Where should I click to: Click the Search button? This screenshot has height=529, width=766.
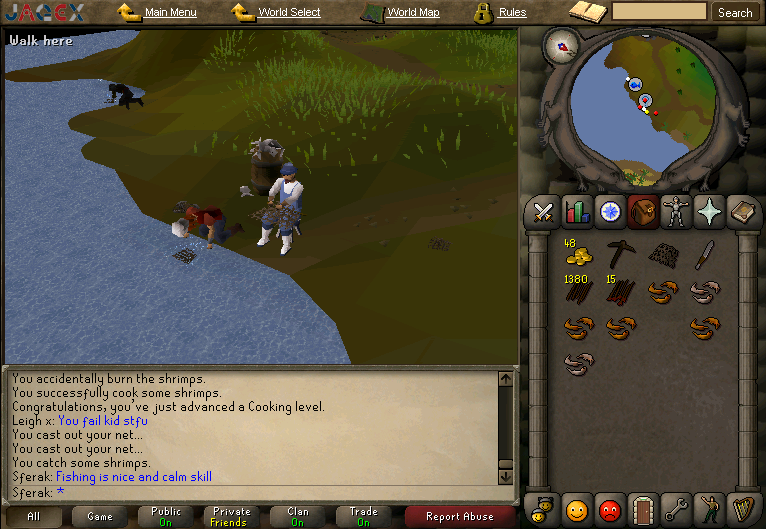point(735,13)
